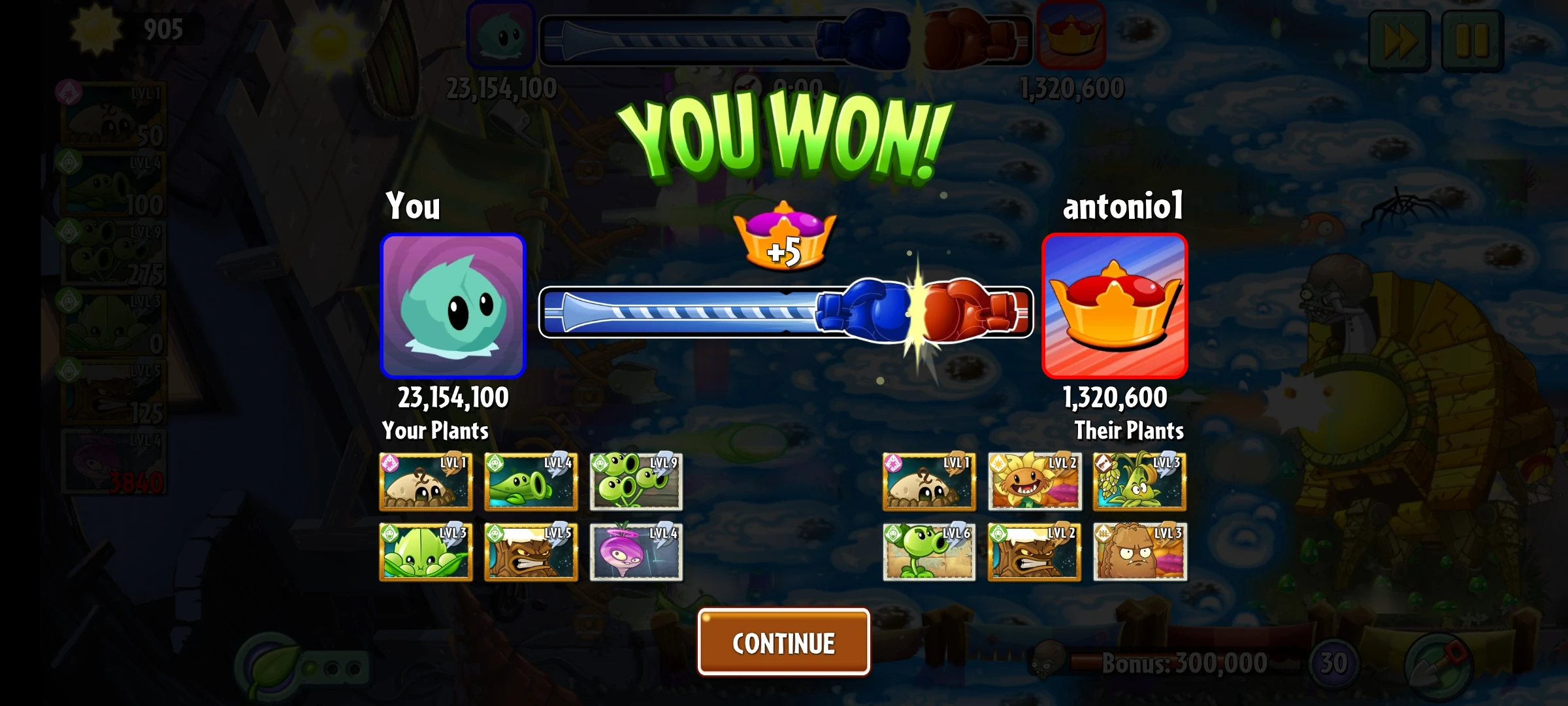Select your Snap Pea LVL 4 card

[x=531, y=484]
